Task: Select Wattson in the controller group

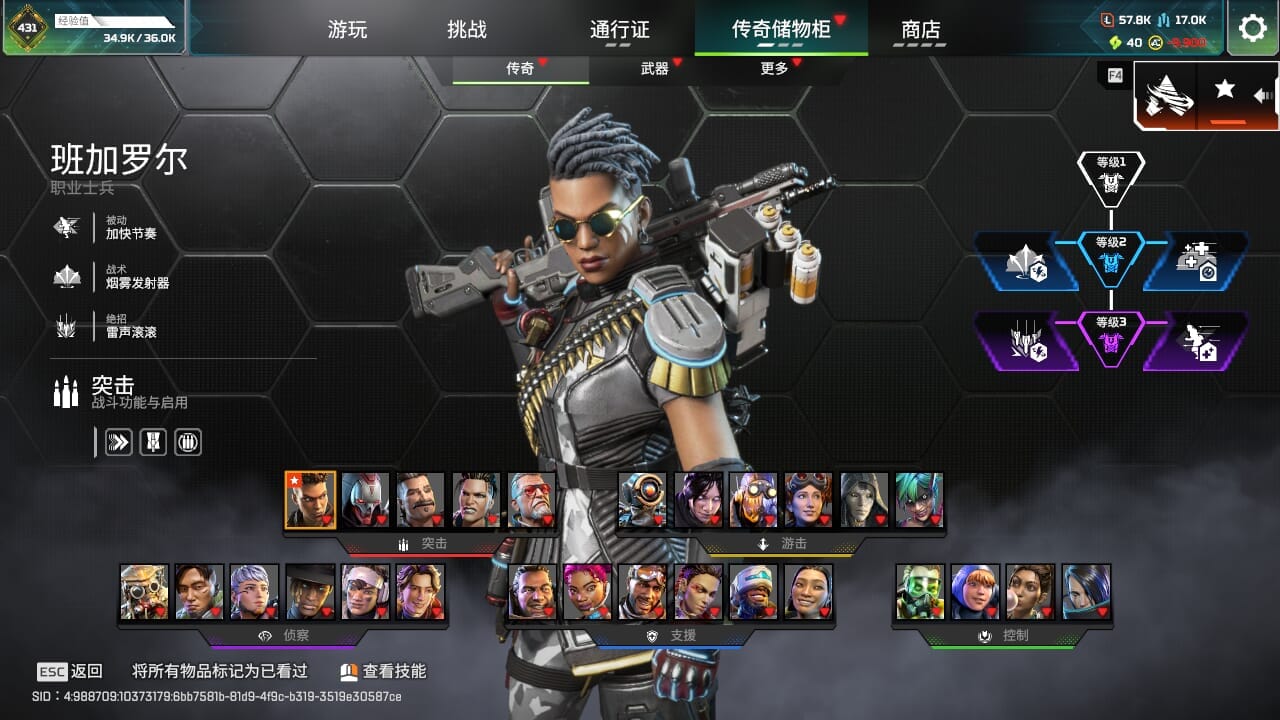Action: click(975, 592)
